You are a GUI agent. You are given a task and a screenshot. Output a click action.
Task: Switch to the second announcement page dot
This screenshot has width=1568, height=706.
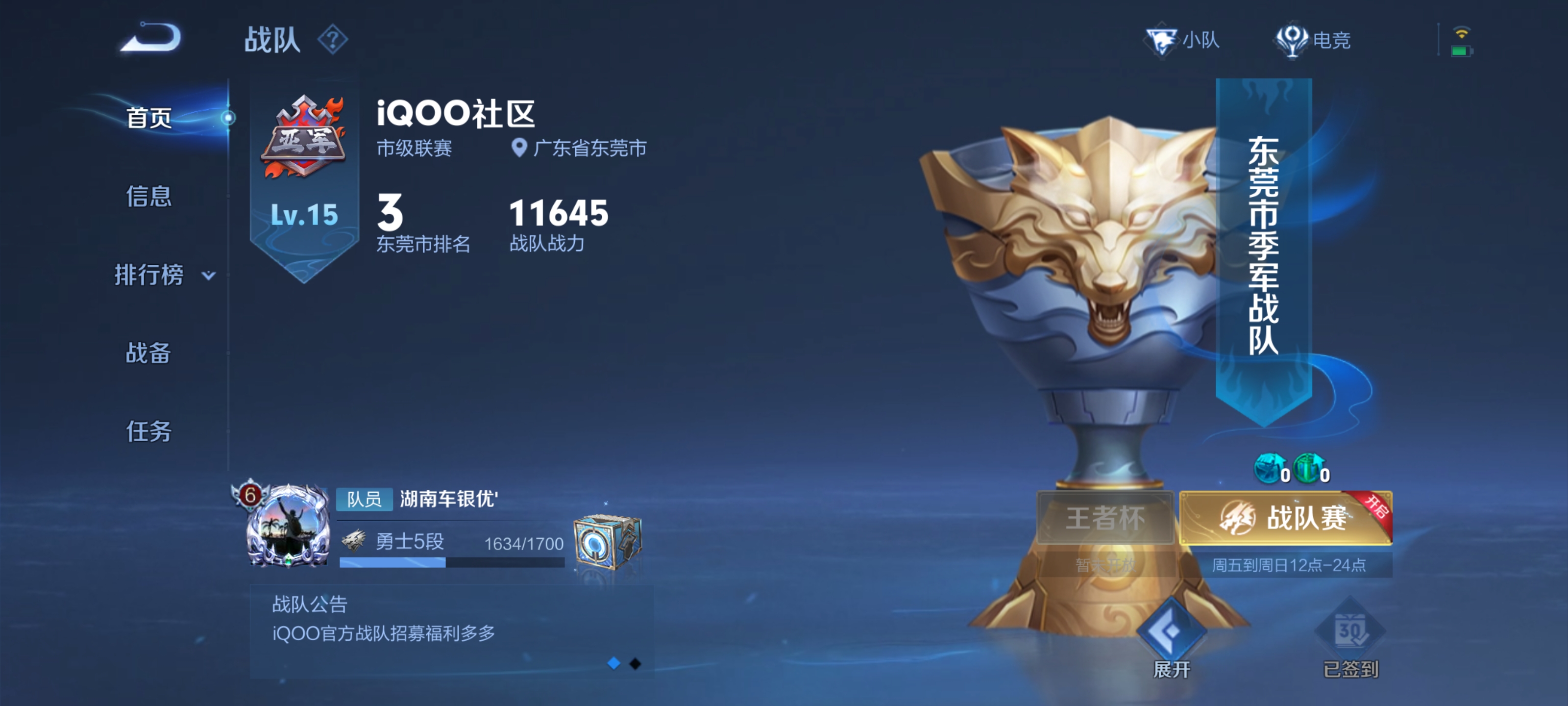point(635,663)
